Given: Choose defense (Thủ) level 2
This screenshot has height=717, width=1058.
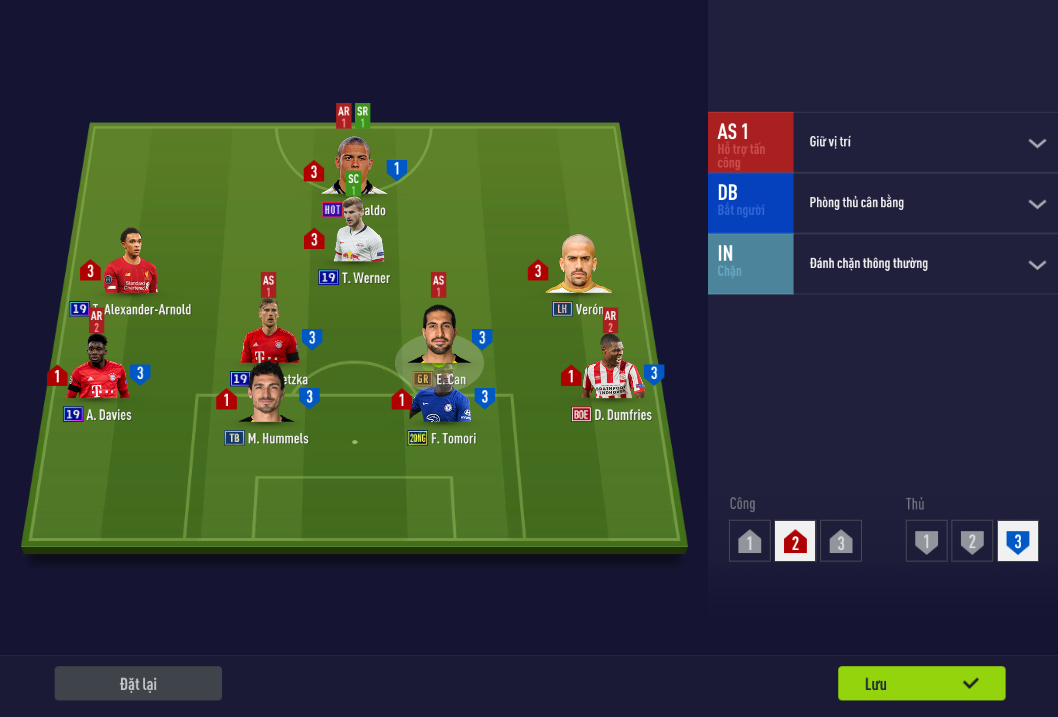Looking at the screenshot, I should 972,542.
